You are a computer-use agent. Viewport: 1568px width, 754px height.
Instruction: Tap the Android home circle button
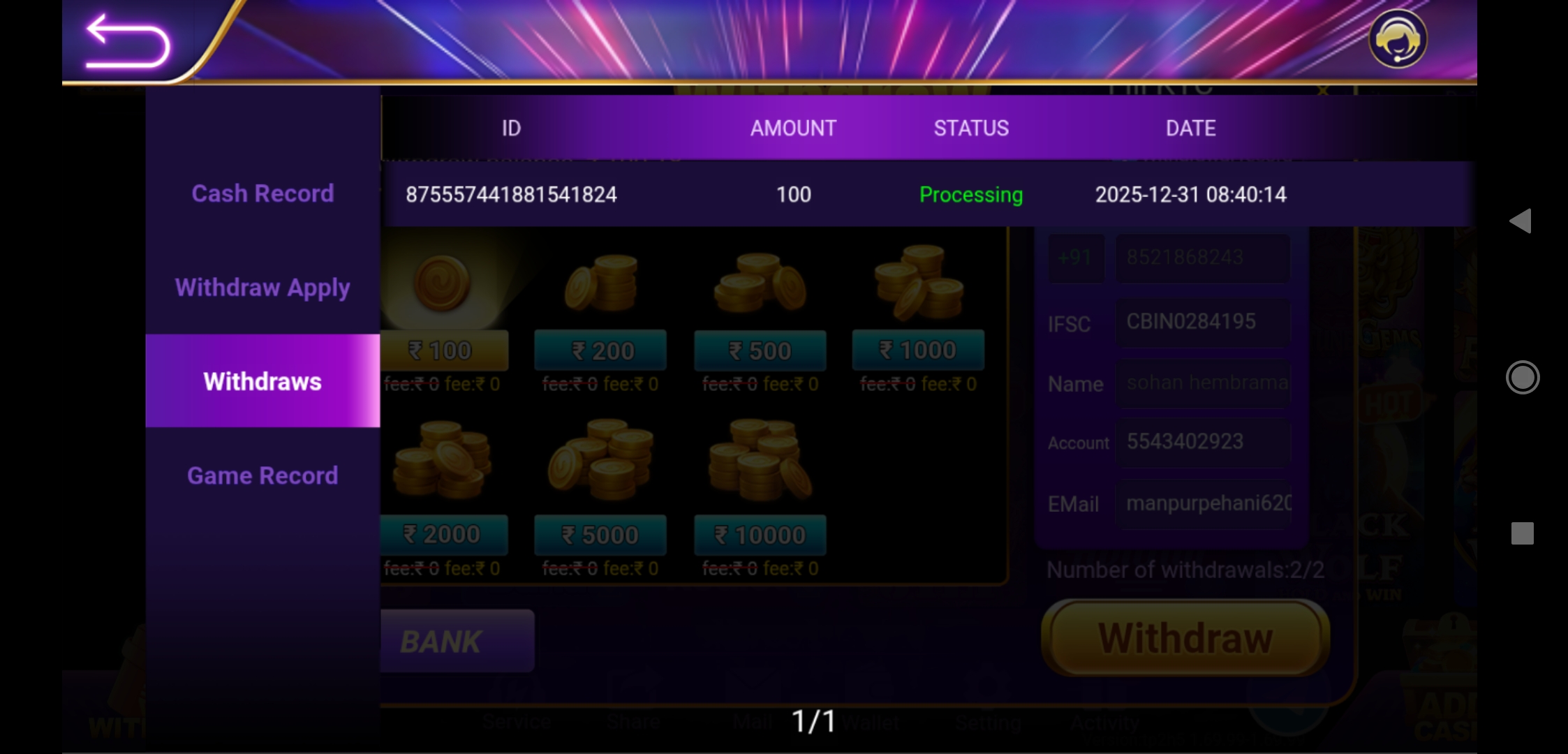(x=1522, y=378)
